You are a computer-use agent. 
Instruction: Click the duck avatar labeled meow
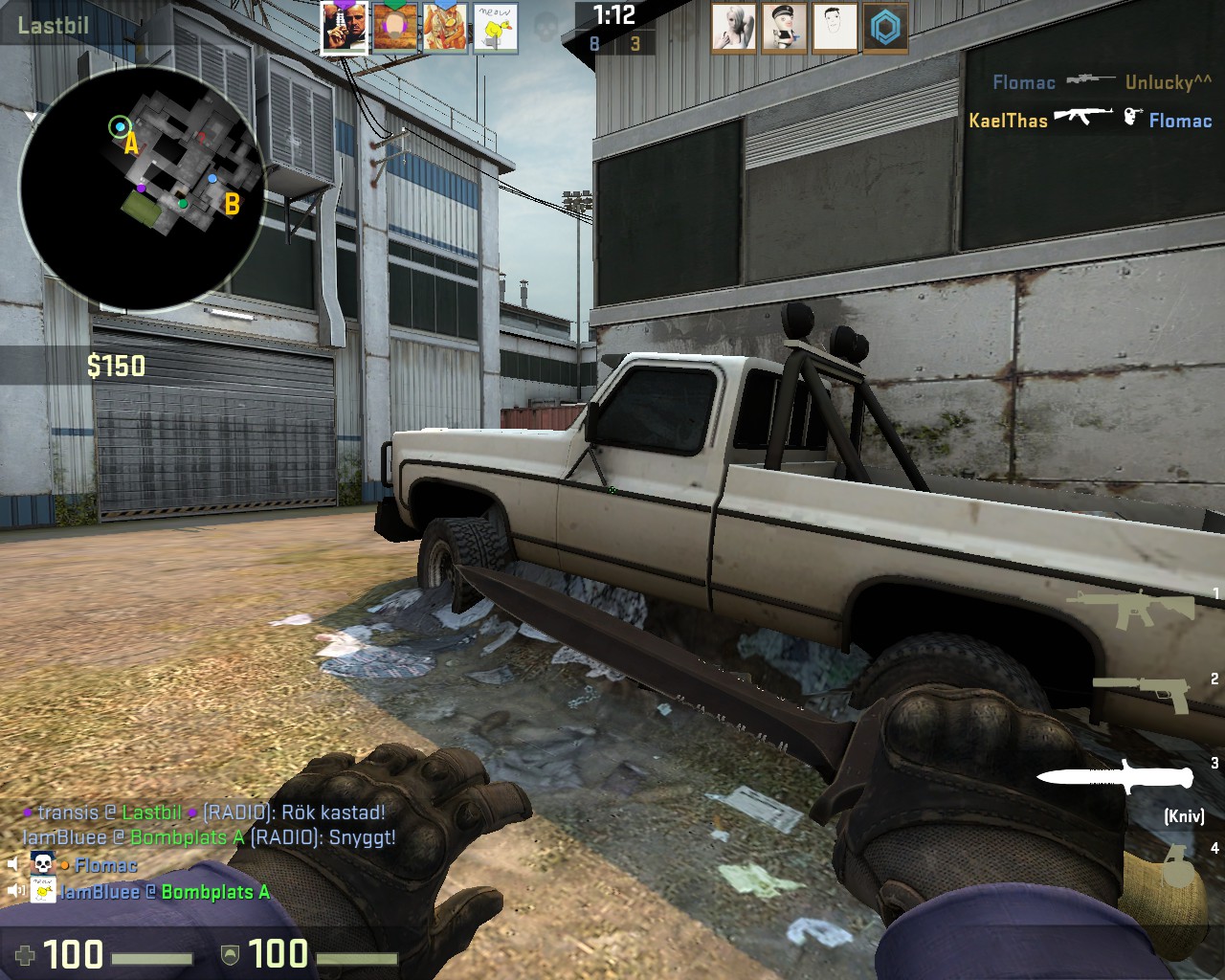[496, 28]
